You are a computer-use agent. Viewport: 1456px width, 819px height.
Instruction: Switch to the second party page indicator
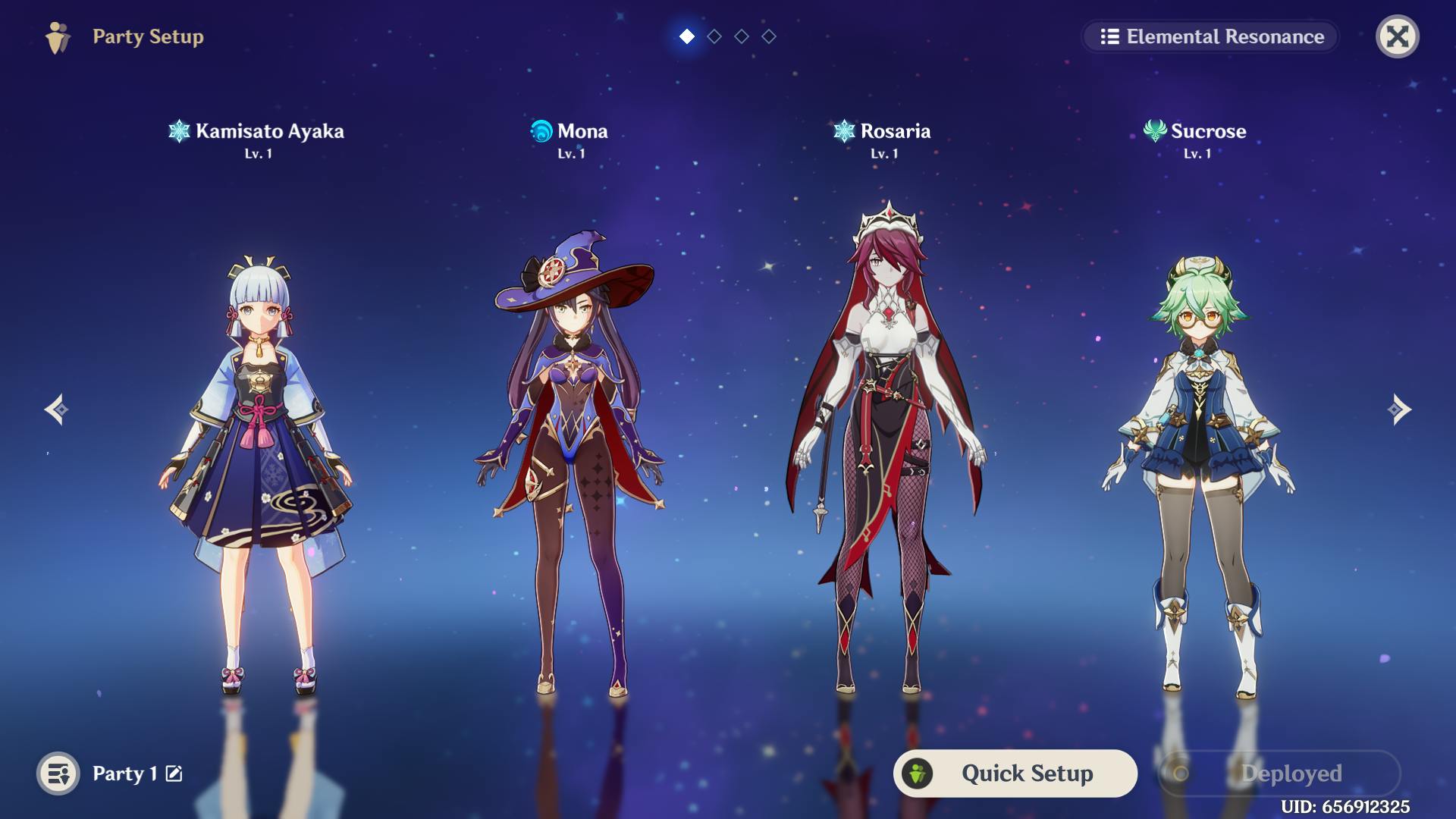(x=714, y=36)
